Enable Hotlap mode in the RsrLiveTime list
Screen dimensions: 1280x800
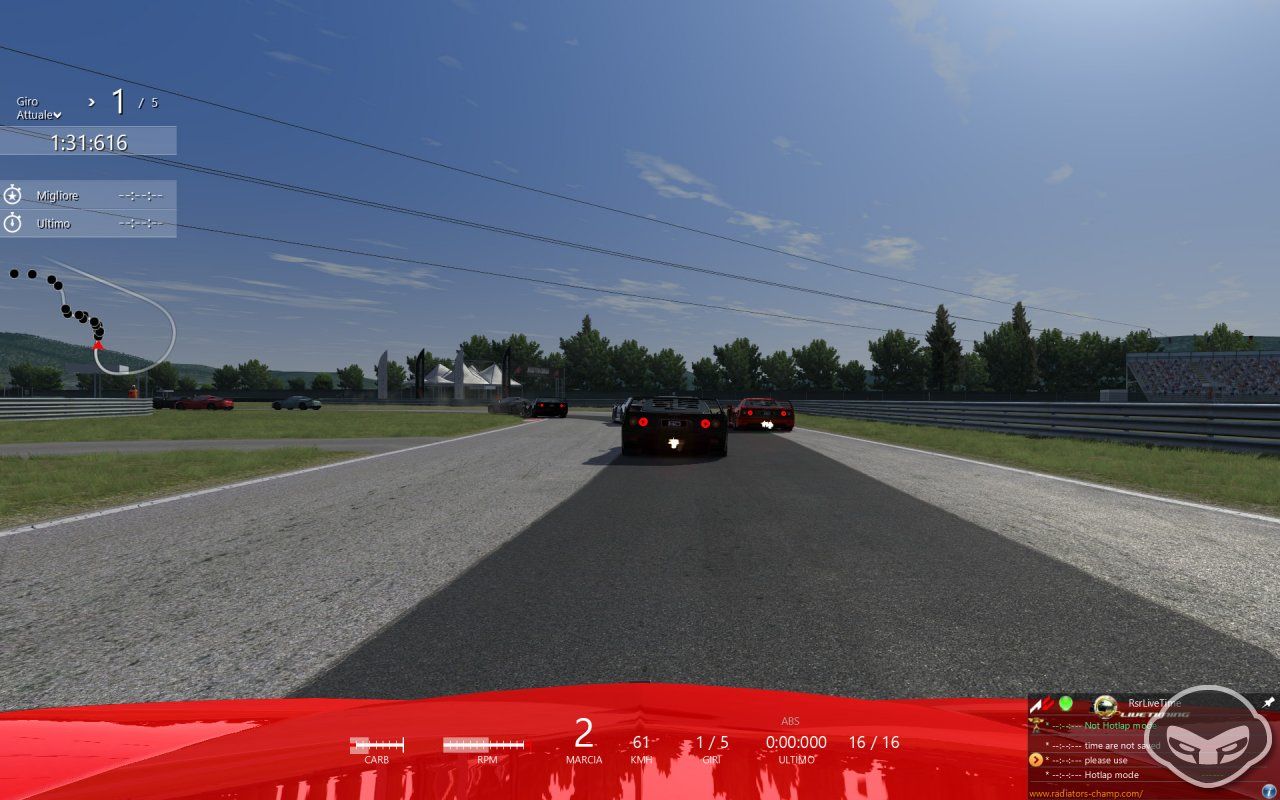pos(1112,774)
